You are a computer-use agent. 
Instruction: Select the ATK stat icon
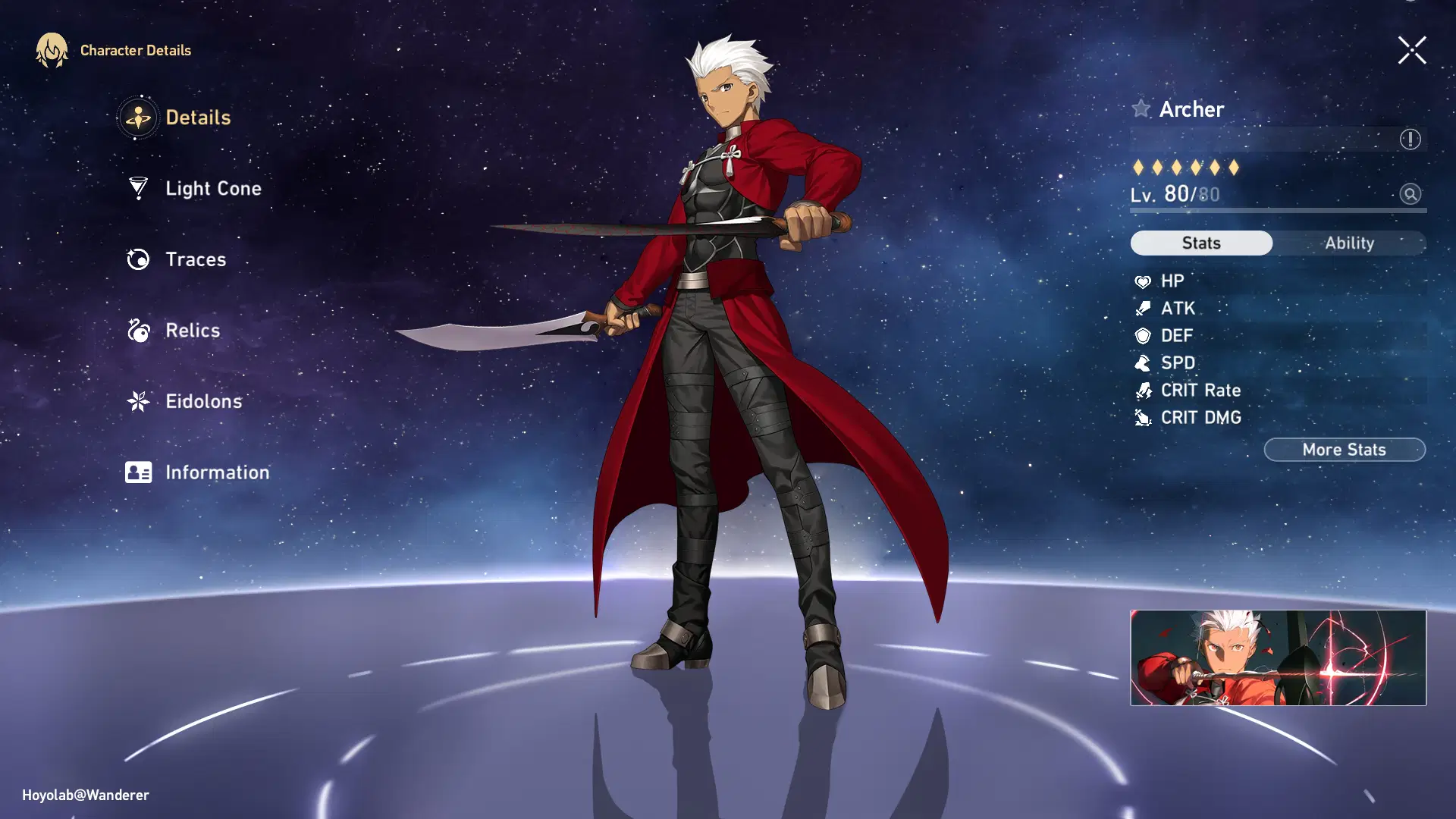pos(1142,308)
